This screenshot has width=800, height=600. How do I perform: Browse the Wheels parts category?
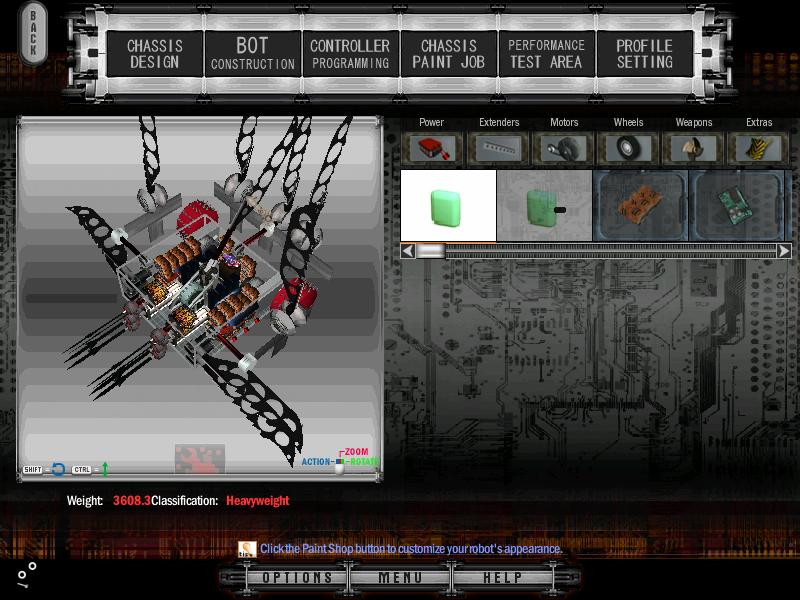click(629, 148)
